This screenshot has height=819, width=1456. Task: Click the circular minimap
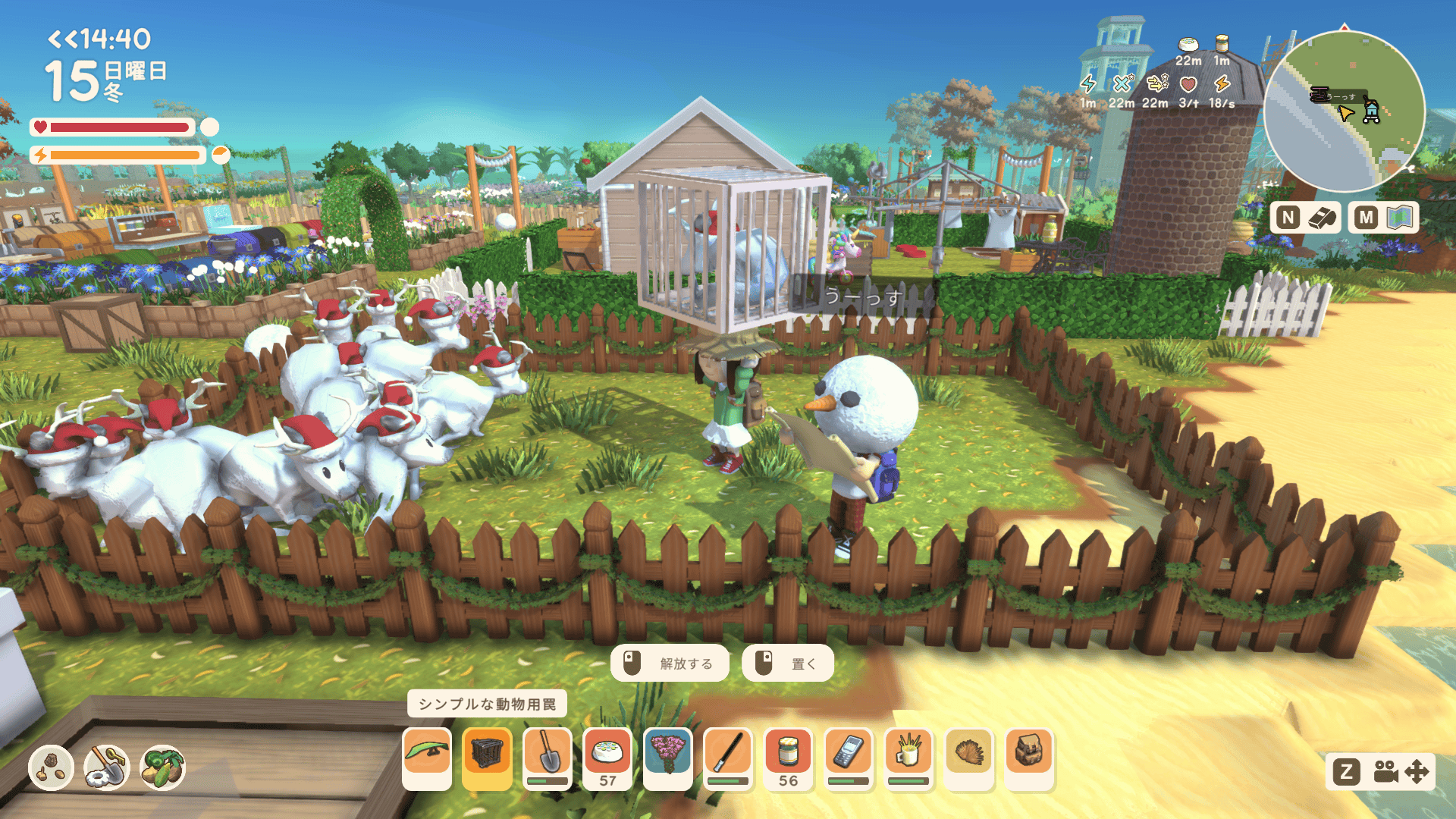pos(1344,111)
